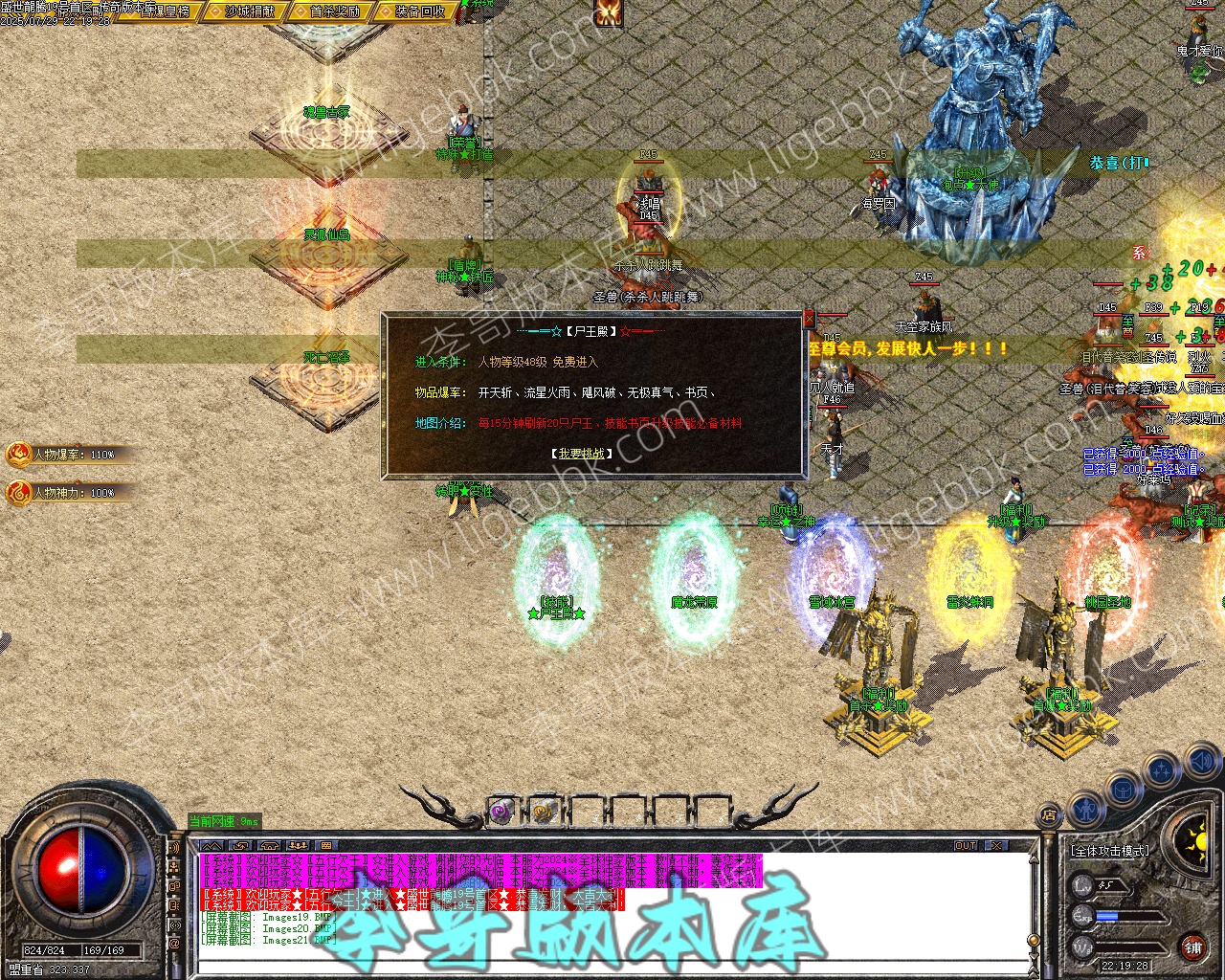Viewport: 1225px width, 980px height.
Task: Select the purple scroll in the hotbar
Action: pos(501,813)
